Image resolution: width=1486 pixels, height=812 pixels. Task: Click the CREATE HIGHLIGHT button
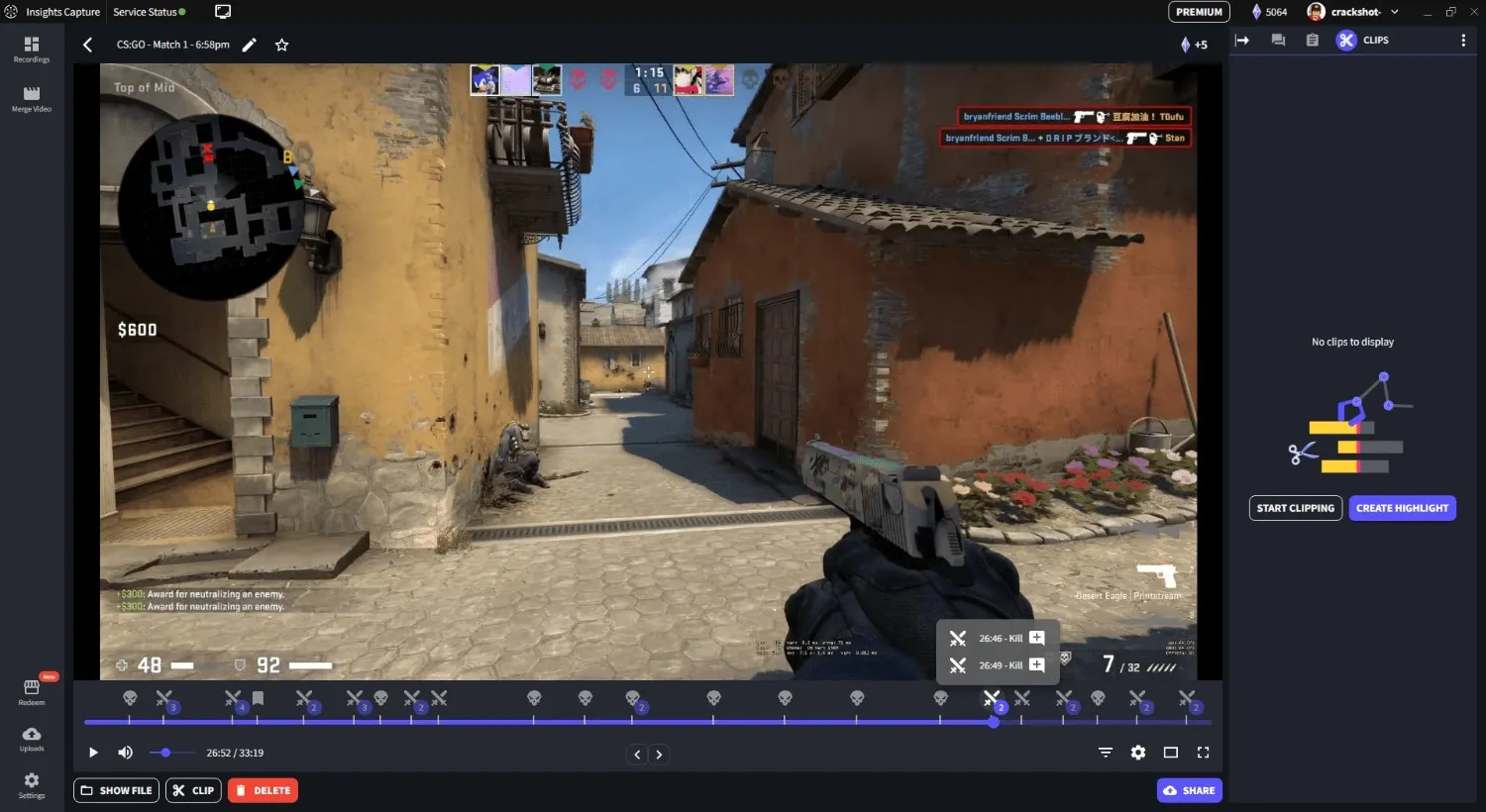pos(1402,507)
